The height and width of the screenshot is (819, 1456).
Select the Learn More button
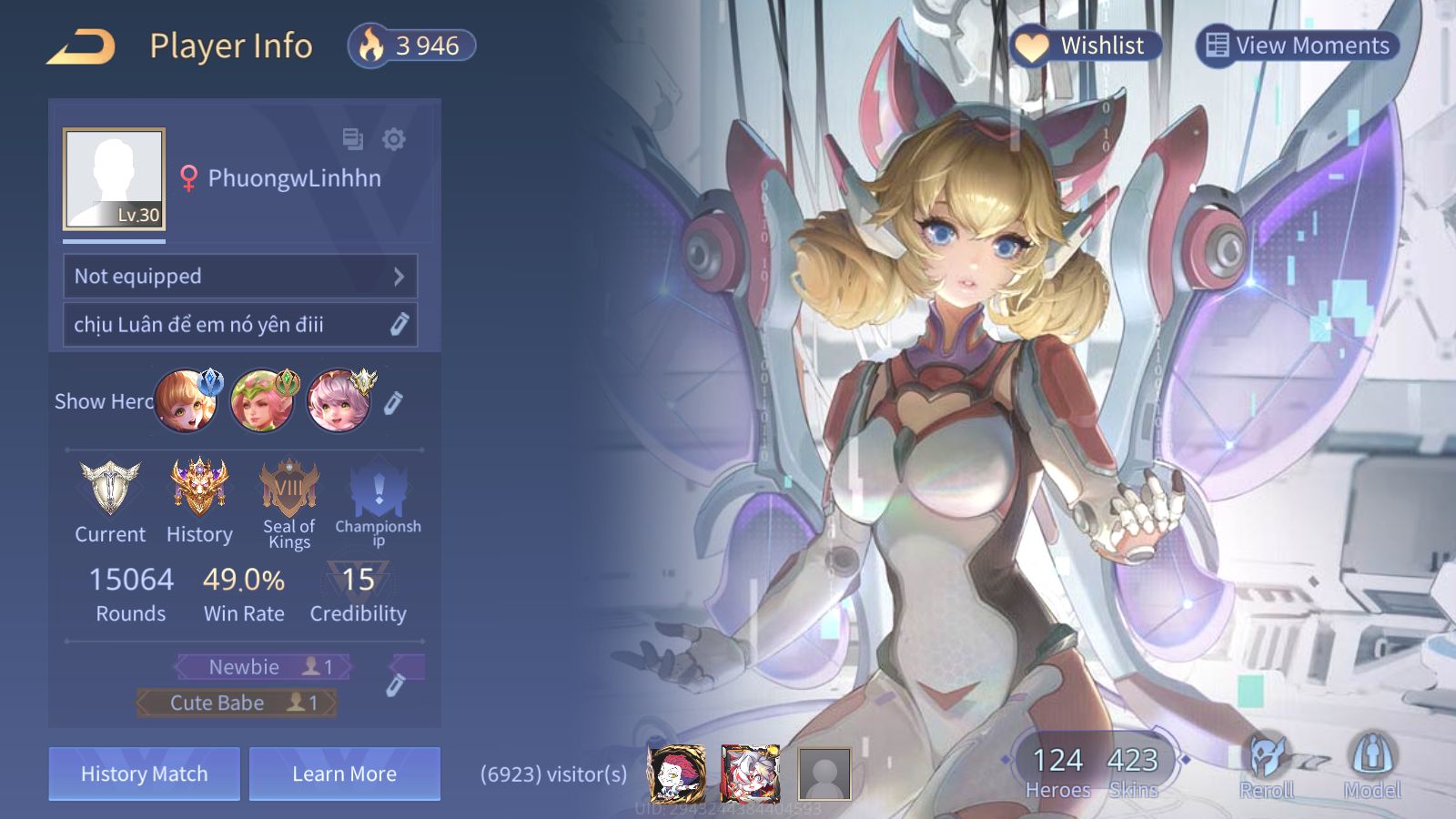pyautogui.click(x=345, y=773)
